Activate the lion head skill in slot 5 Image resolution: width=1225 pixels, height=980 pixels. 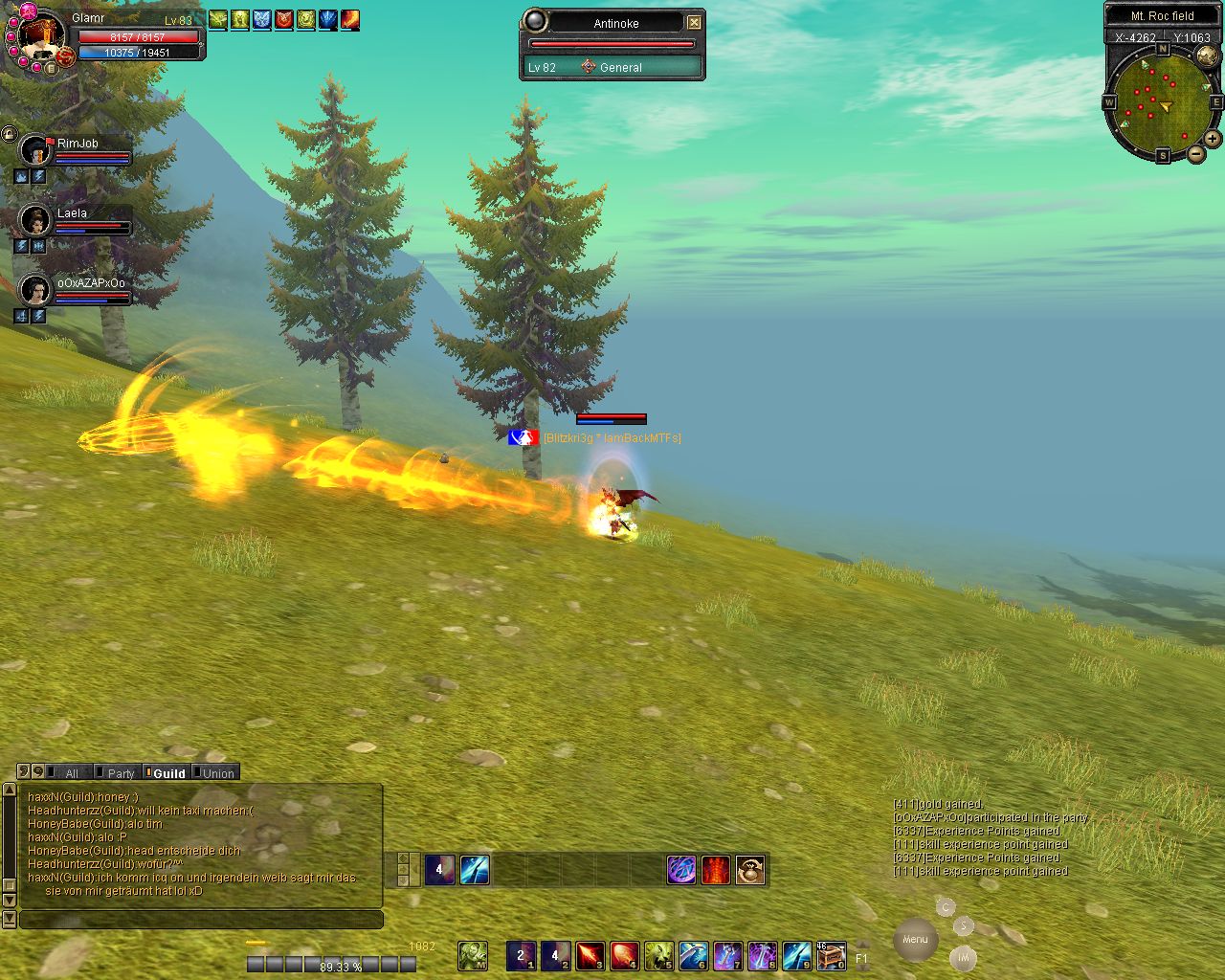click(658, 955)
